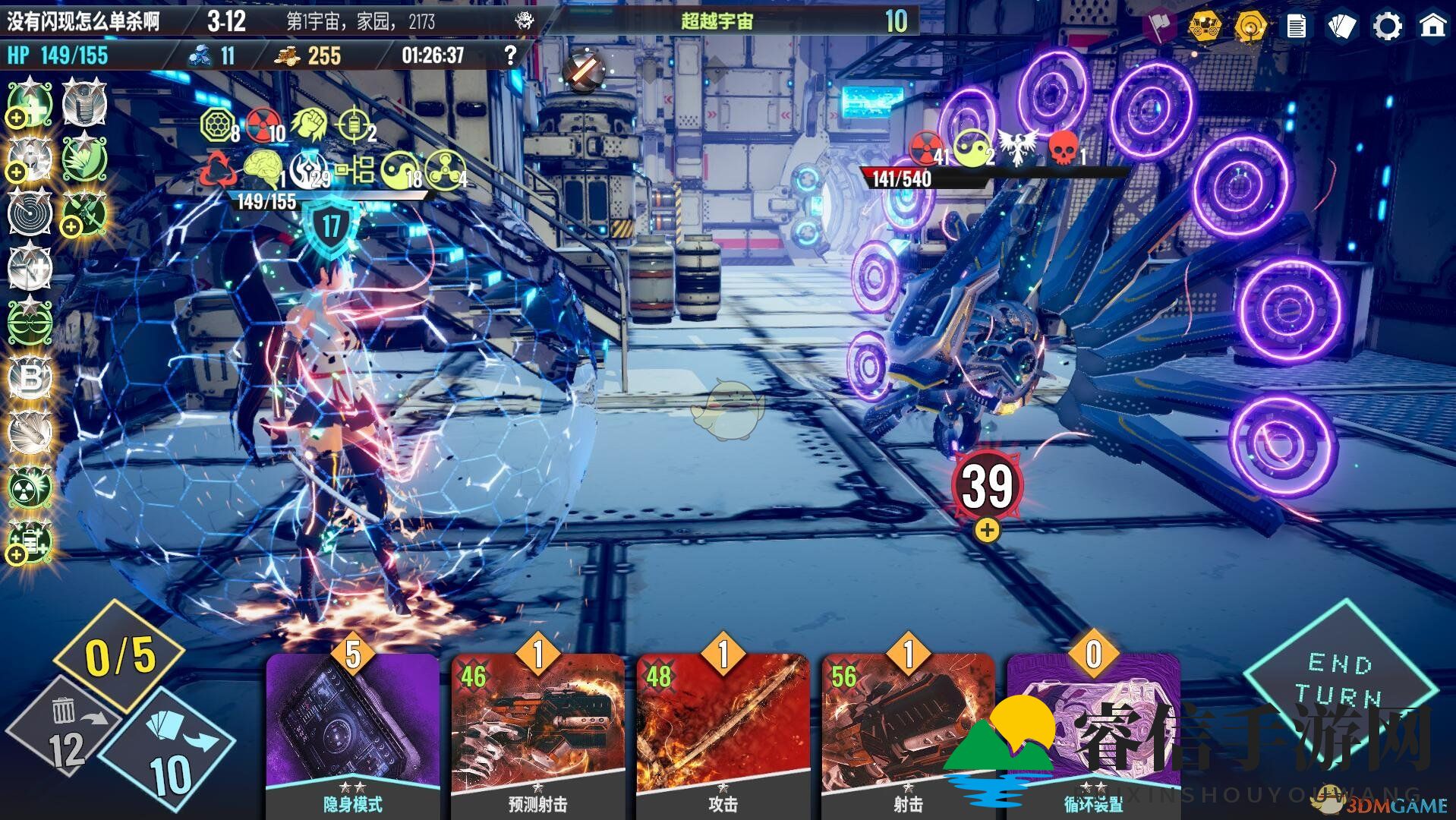
Task: Select the battery relic icon
Action: 30,541
